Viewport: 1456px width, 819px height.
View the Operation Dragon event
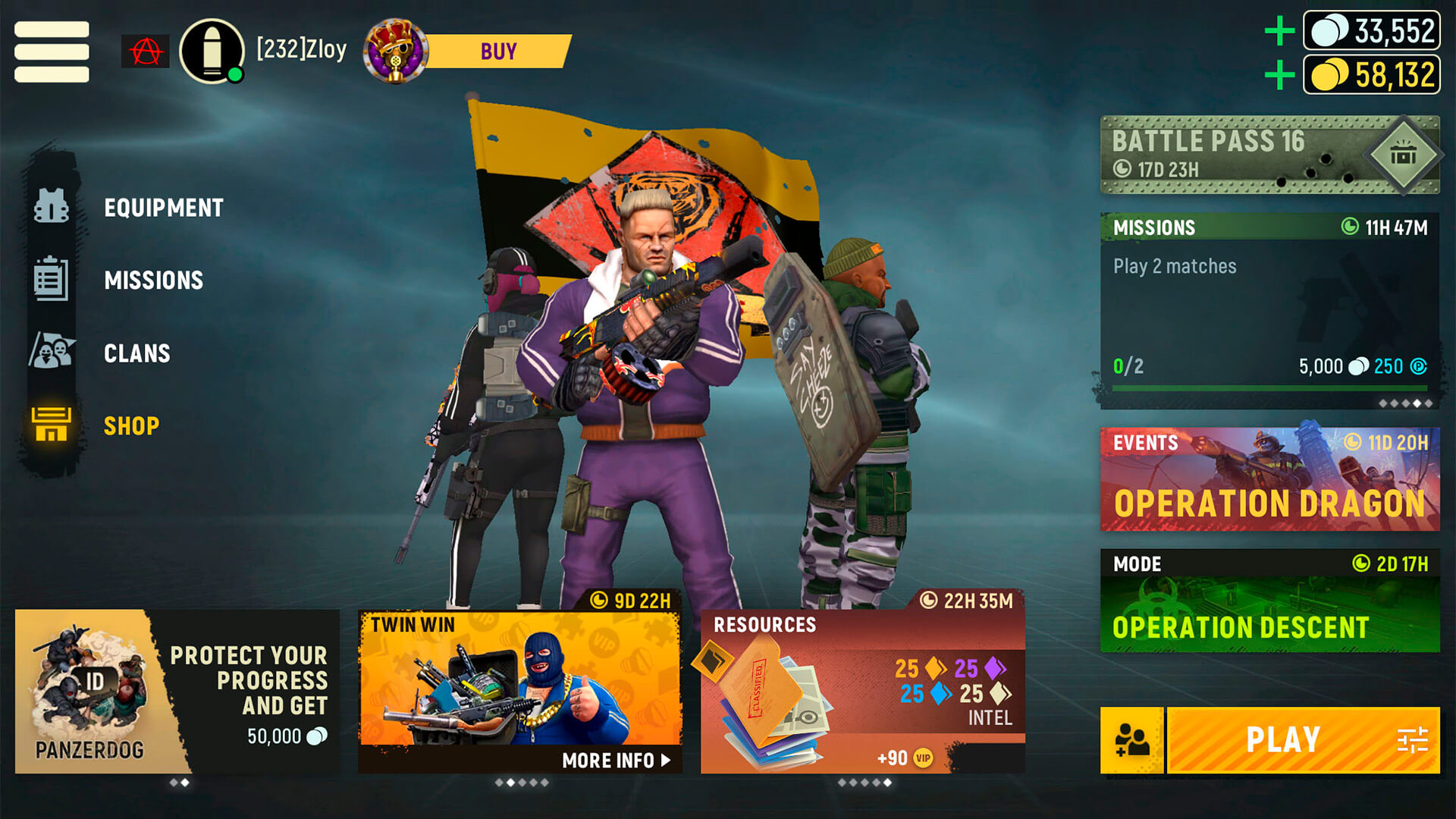coord(1269,479)
